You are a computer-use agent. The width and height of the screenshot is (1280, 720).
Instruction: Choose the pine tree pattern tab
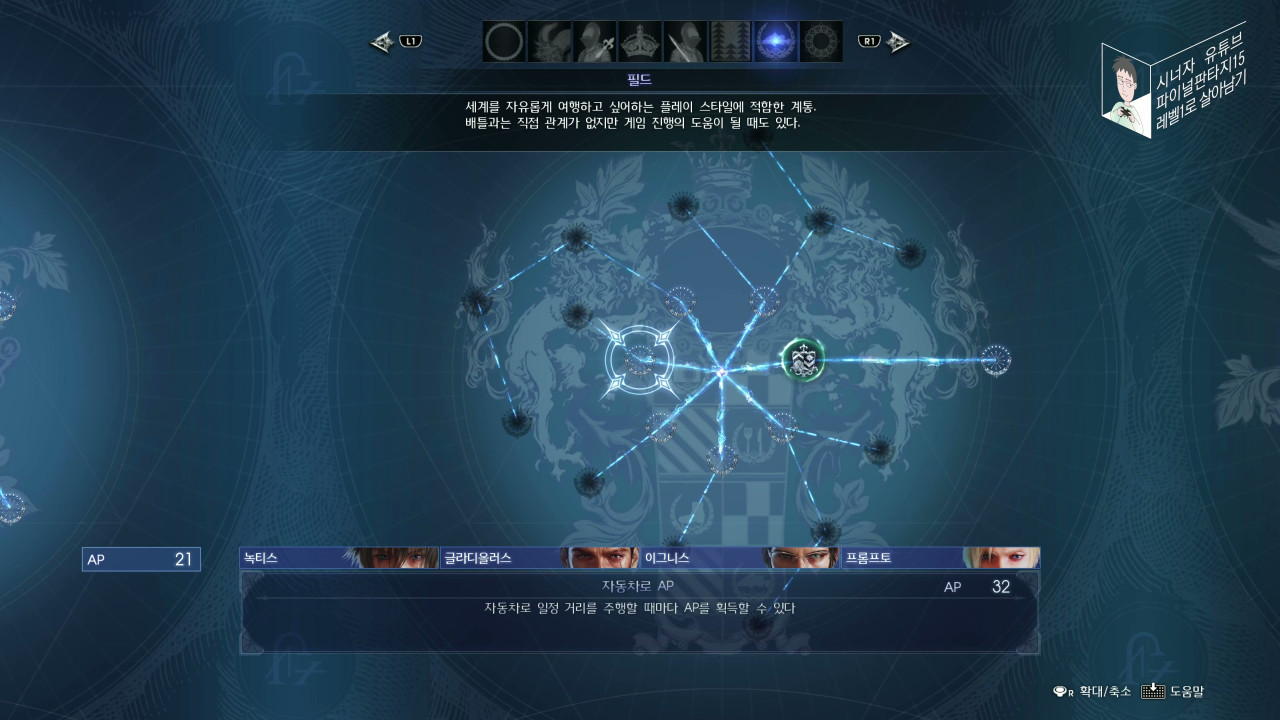(x=730, y=42)
